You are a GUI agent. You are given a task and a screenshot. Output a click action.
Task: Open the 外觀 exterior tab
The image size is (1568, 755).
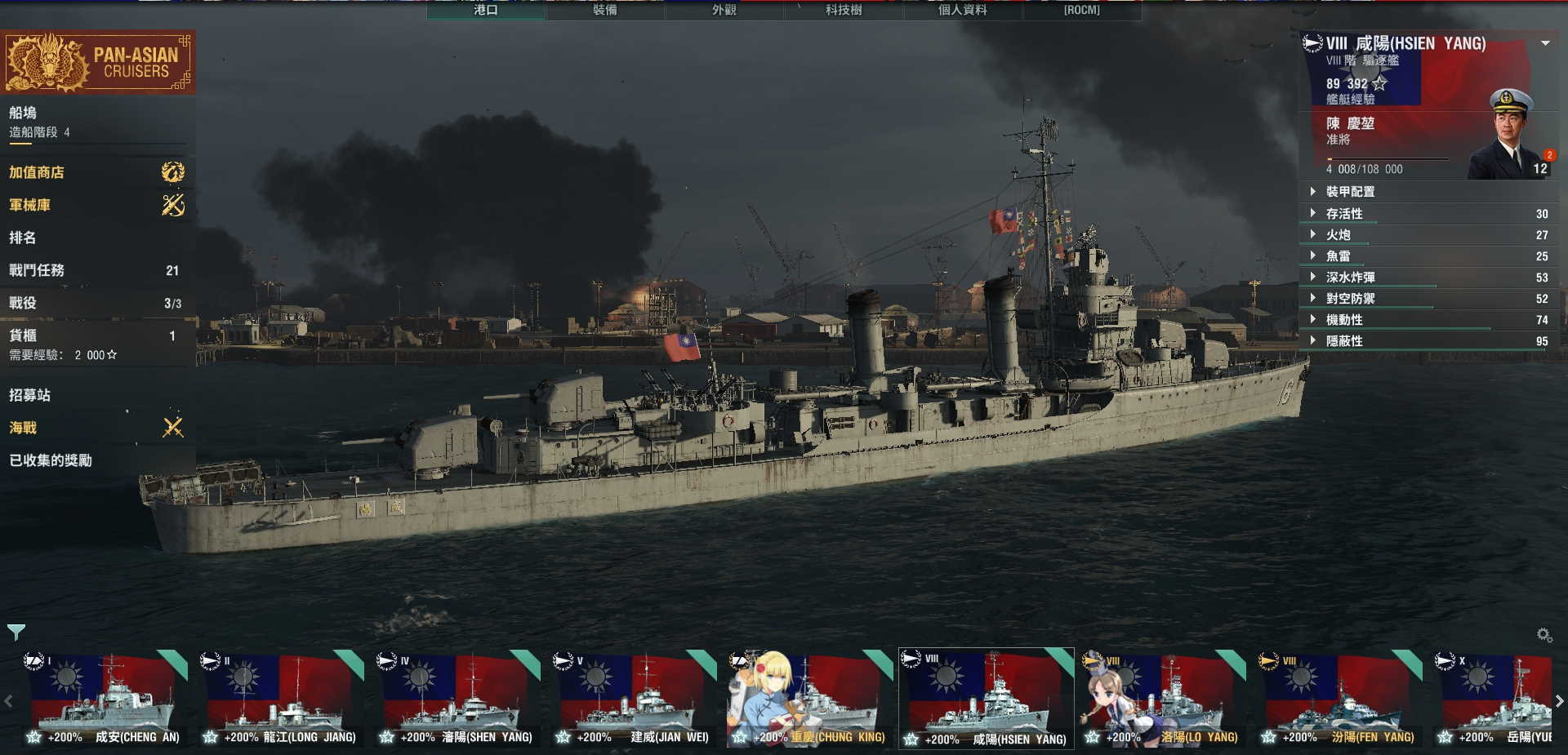[727, 11]
